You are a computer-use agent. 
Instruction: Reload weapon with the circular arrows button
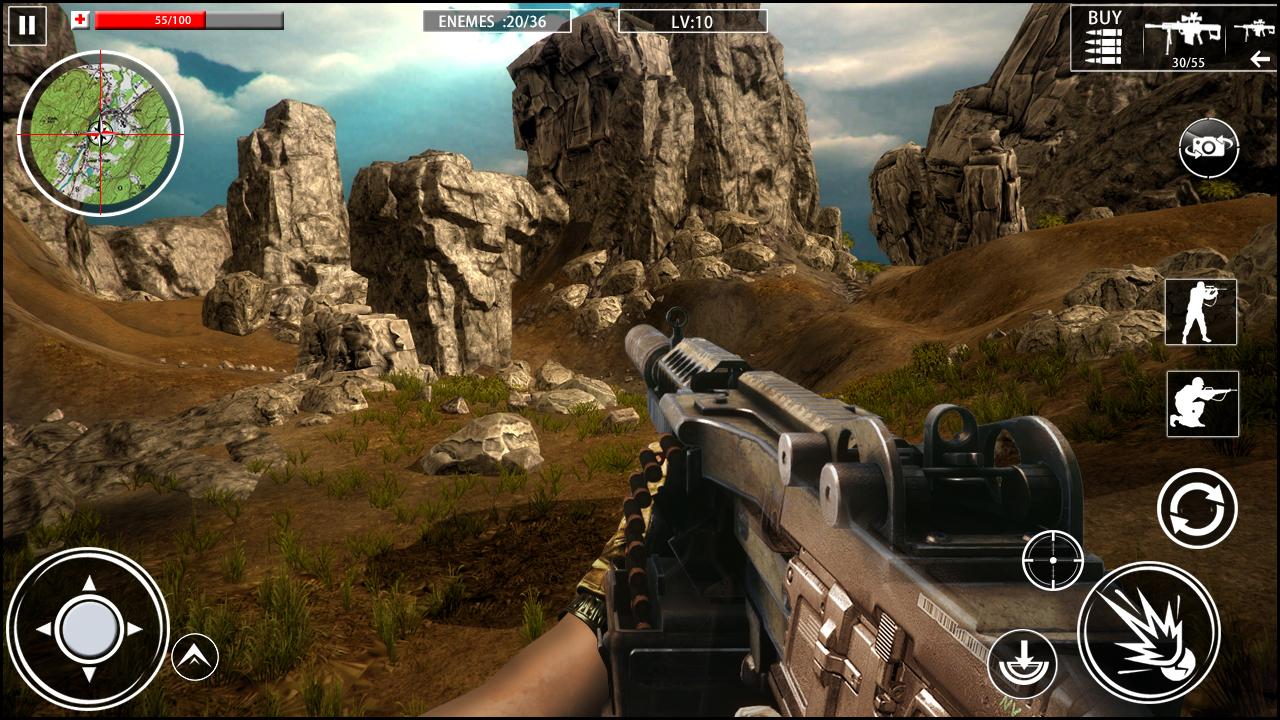point(1197,508)
